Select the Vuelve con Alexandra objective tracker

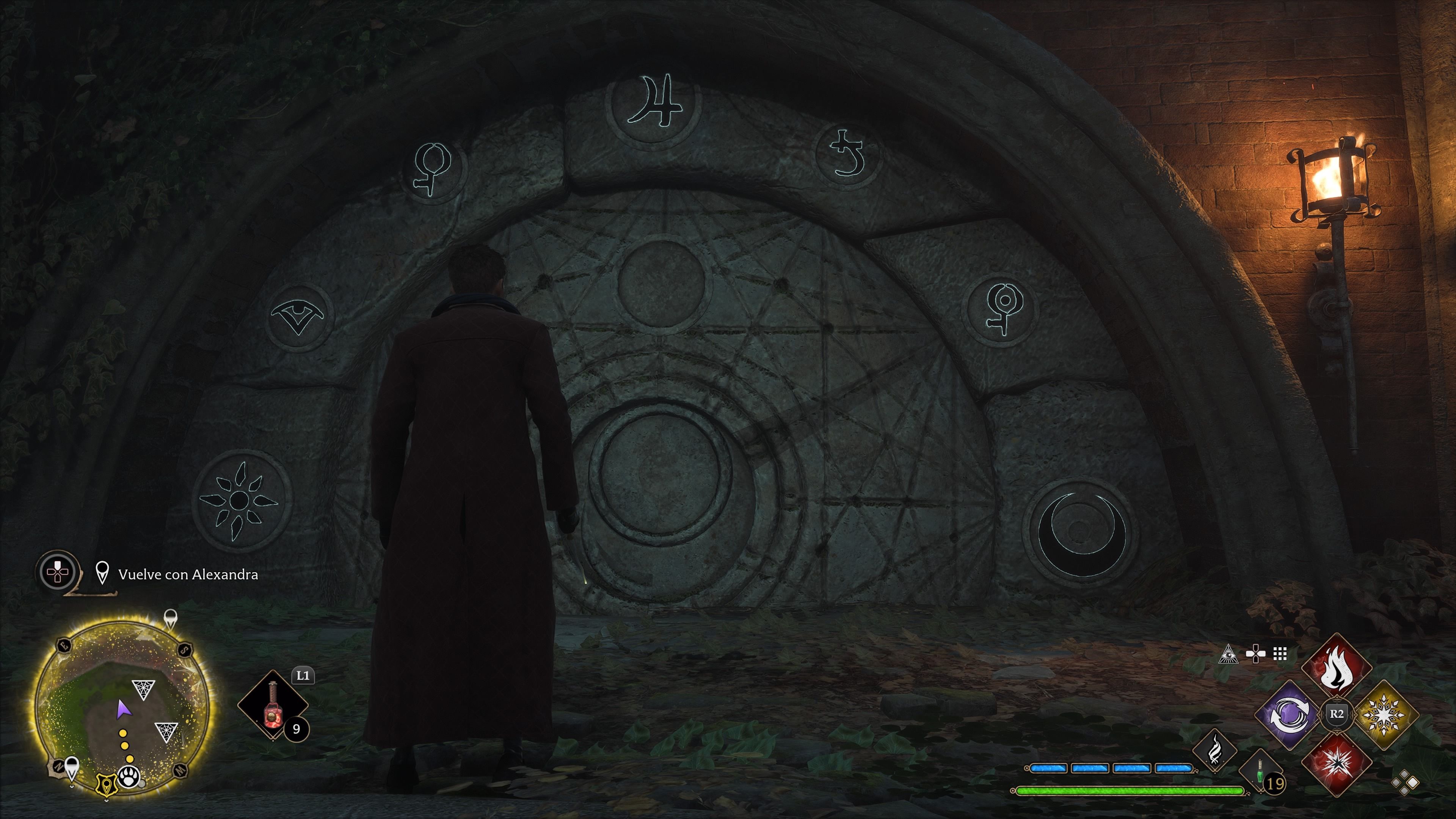coord(188,574)
